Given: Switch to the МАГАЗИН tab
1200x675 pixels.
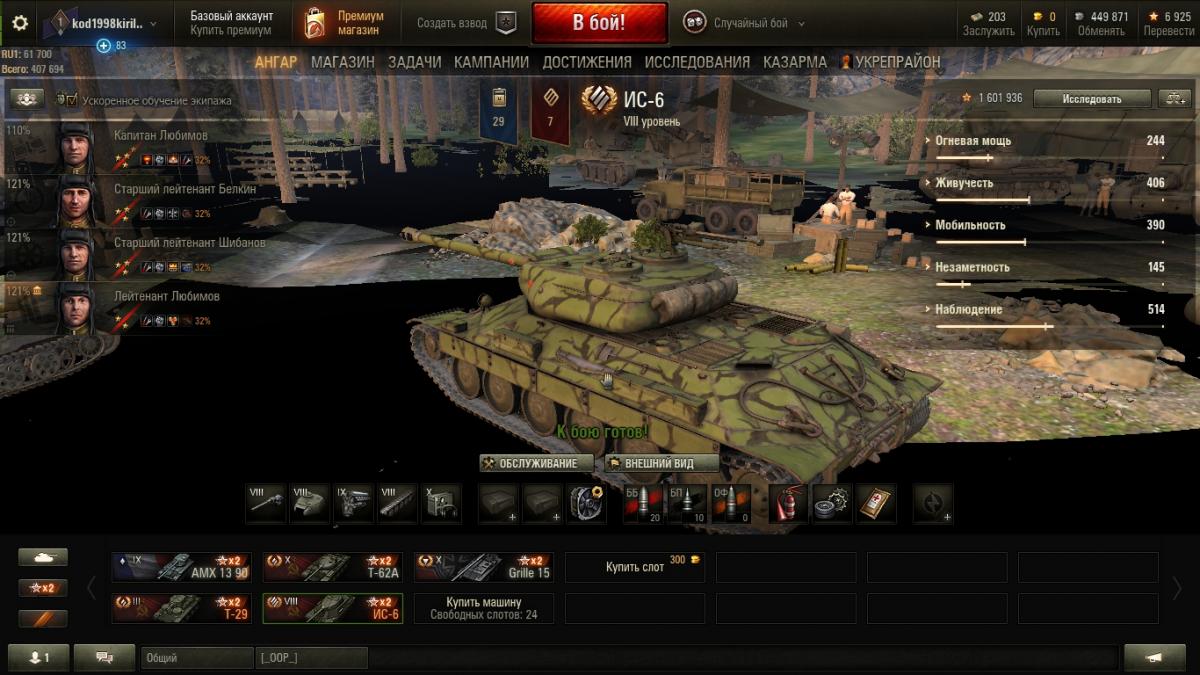Looking at the screenshot, I should click(342, 62).
